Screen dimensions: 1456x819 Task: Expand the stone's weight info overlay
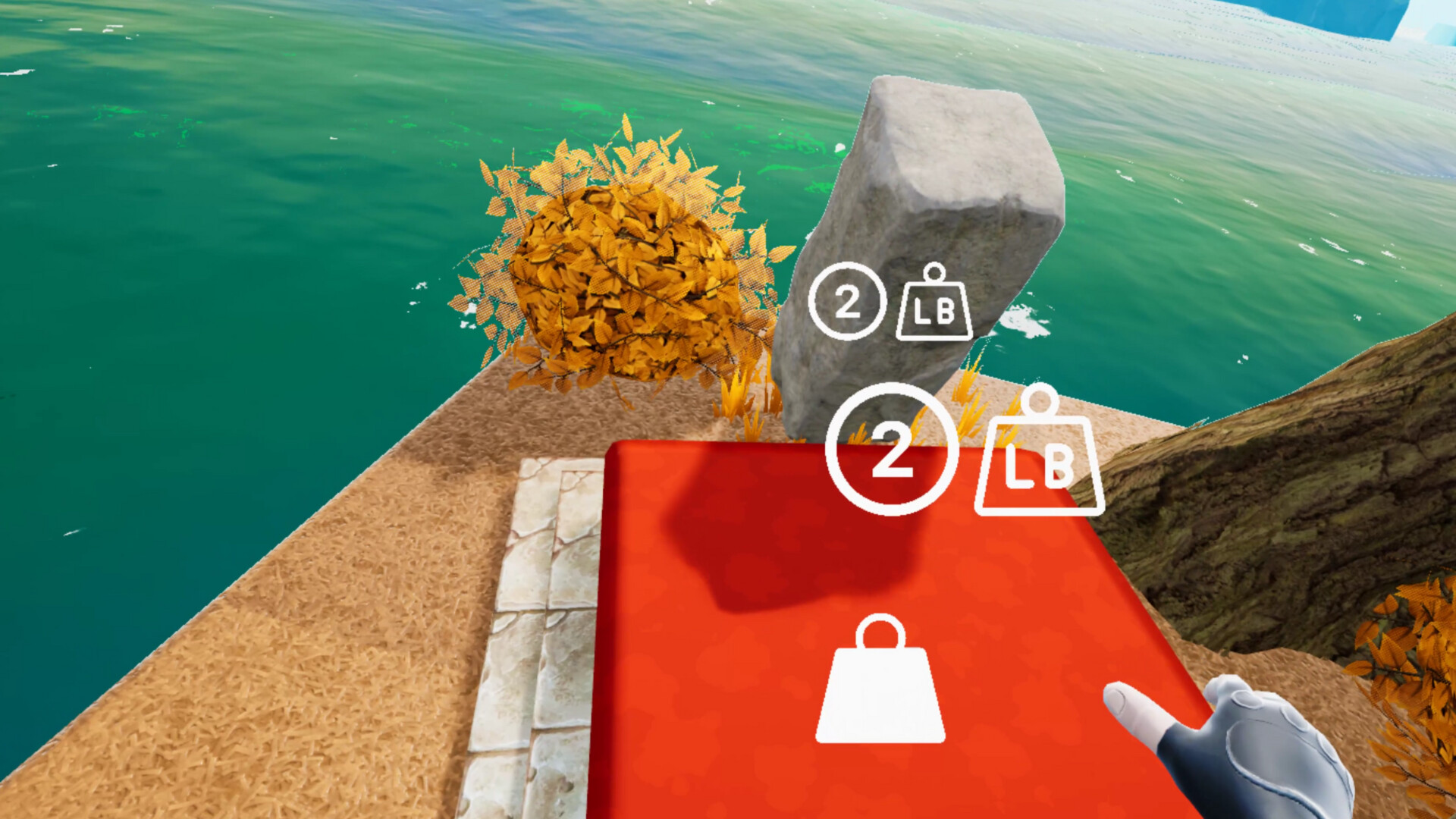tap(891, 303)
